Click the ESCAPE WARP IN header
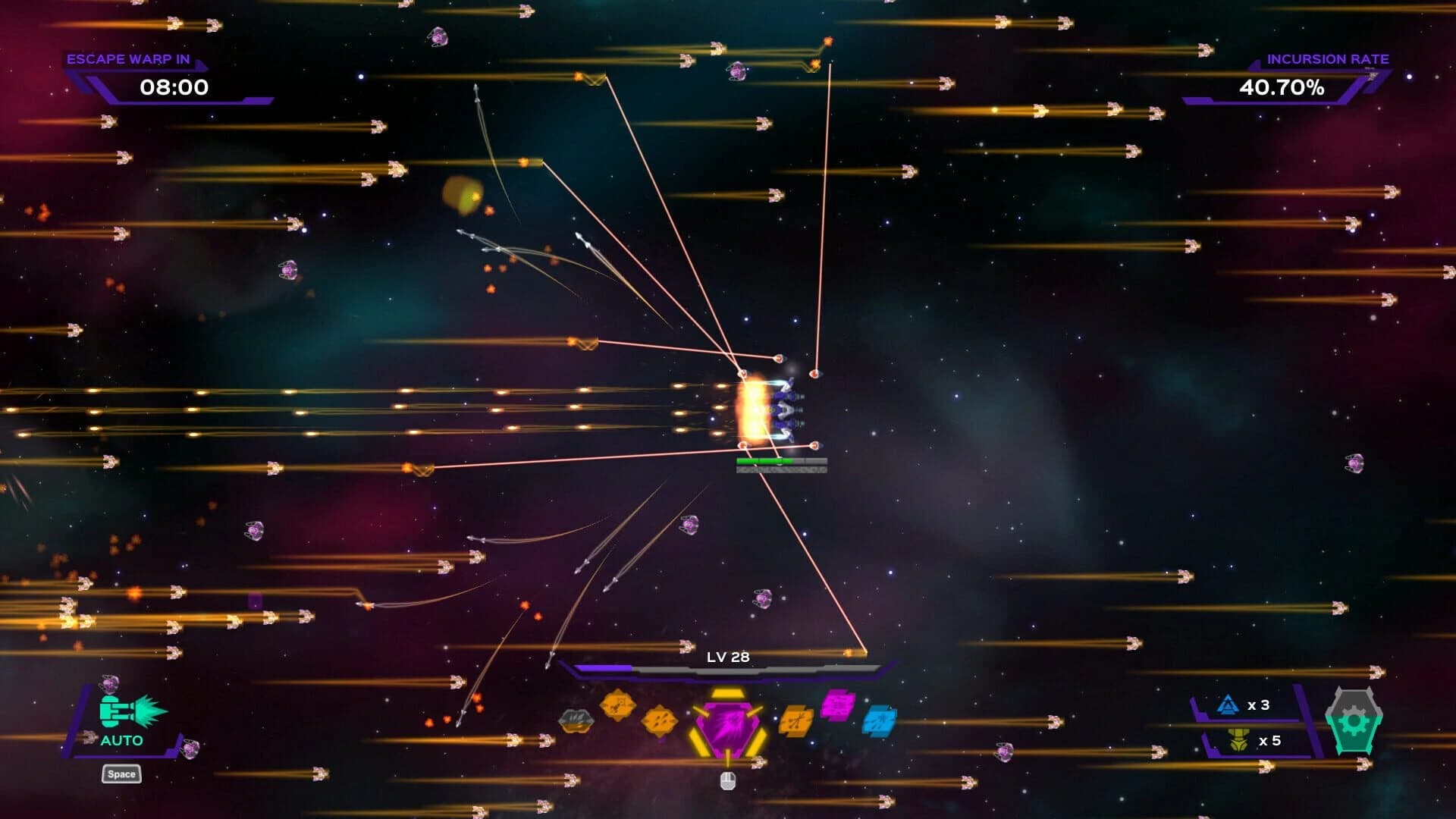Screen dimensions: 1456x819 [130, 58]
